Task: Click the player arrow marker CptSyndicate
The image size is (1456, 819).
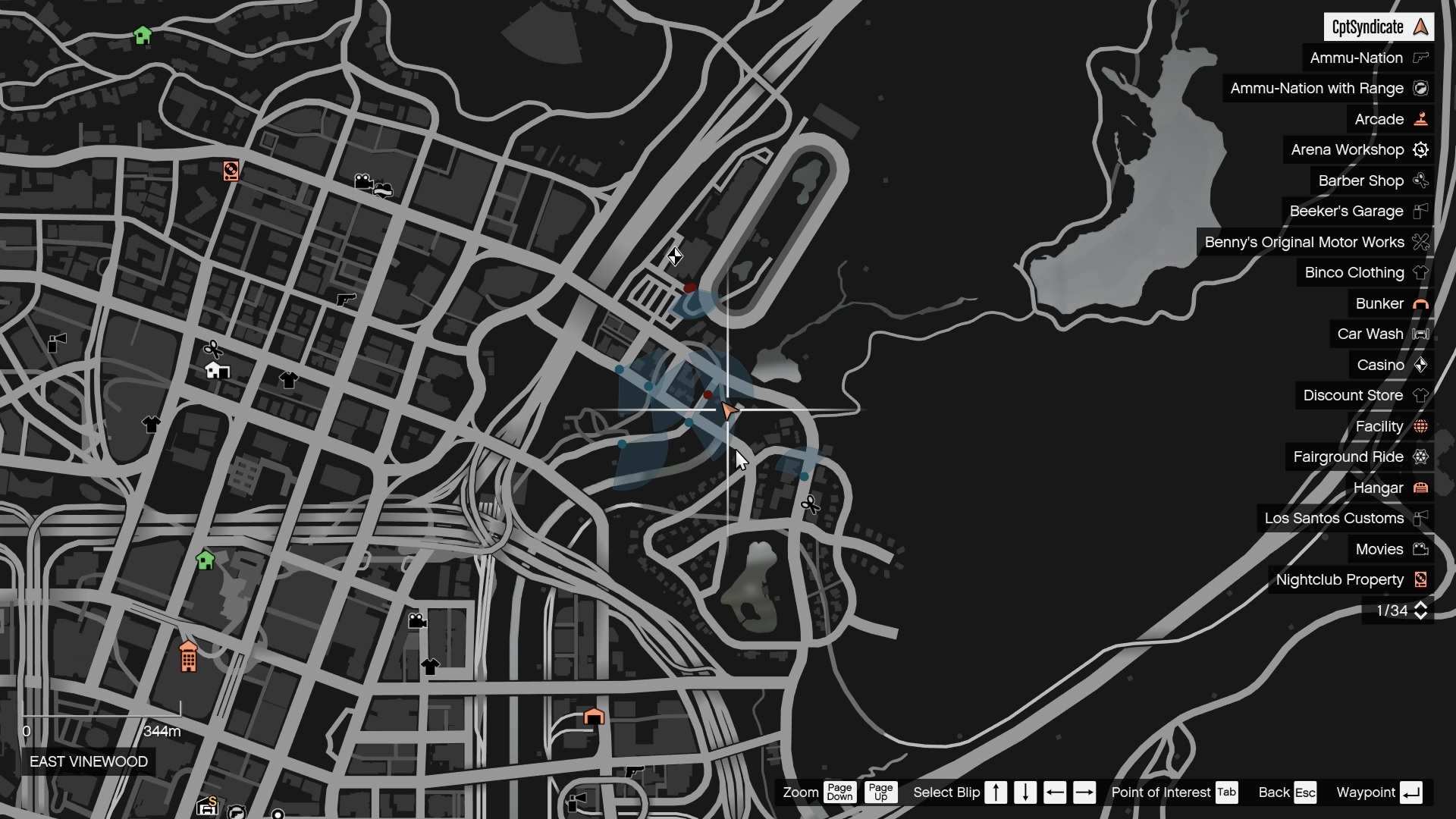Action: [x=730, y=410]
